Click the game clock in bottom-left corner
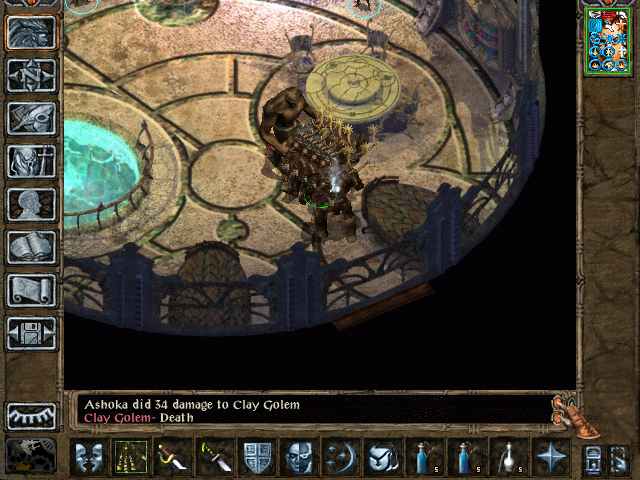Screen dimensions: 640x480 (31, 456)
